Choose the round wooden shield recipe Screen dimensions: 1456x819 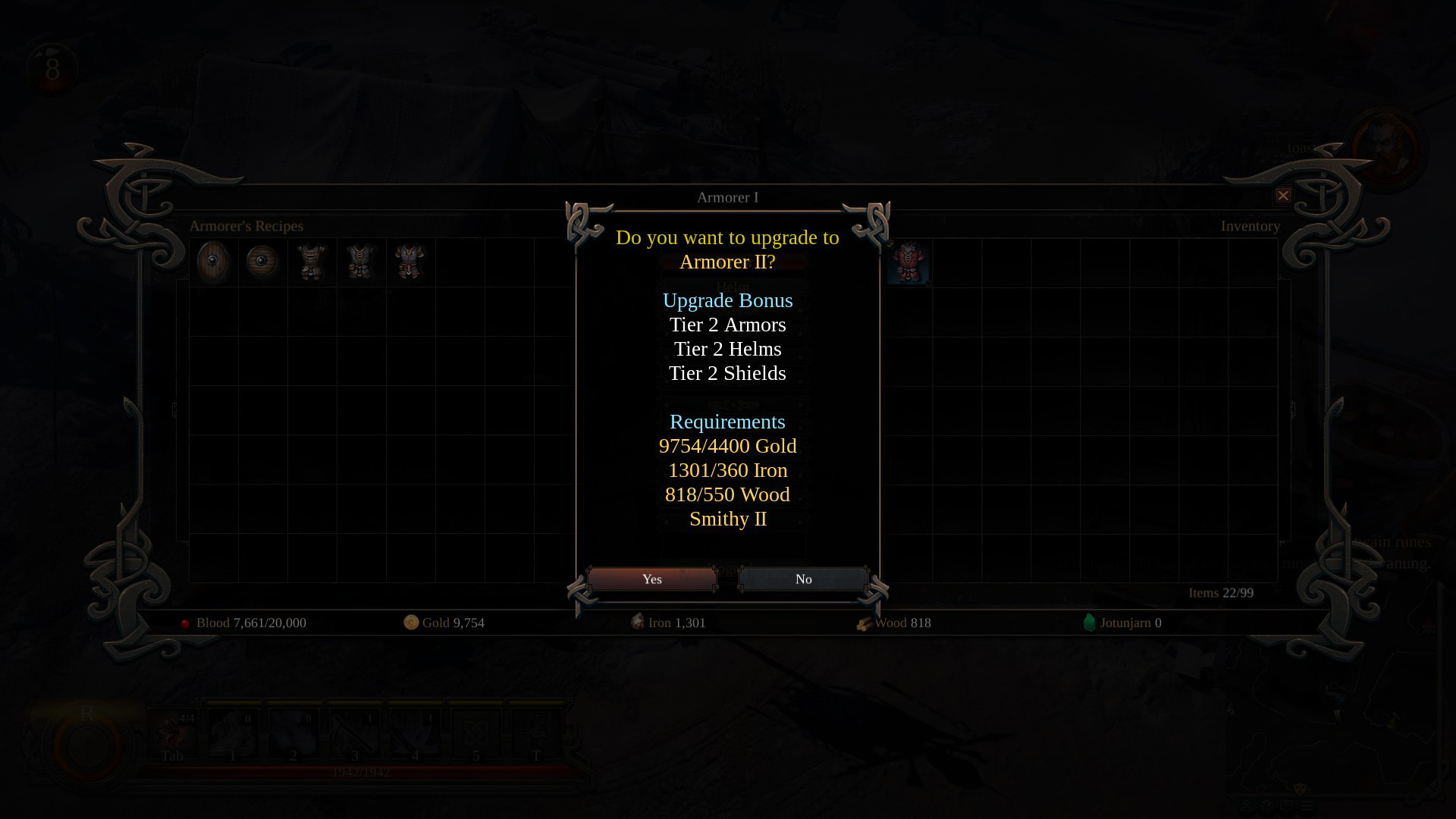point(262,262)
